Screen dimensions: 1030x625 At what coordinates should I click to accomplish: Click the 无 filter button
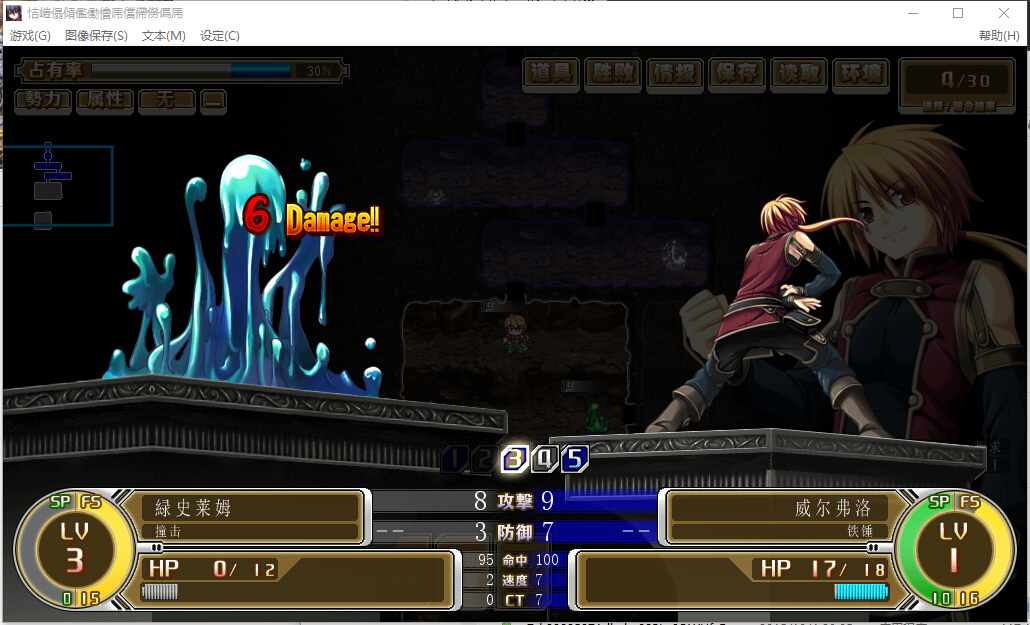click(x=166, y=100)
